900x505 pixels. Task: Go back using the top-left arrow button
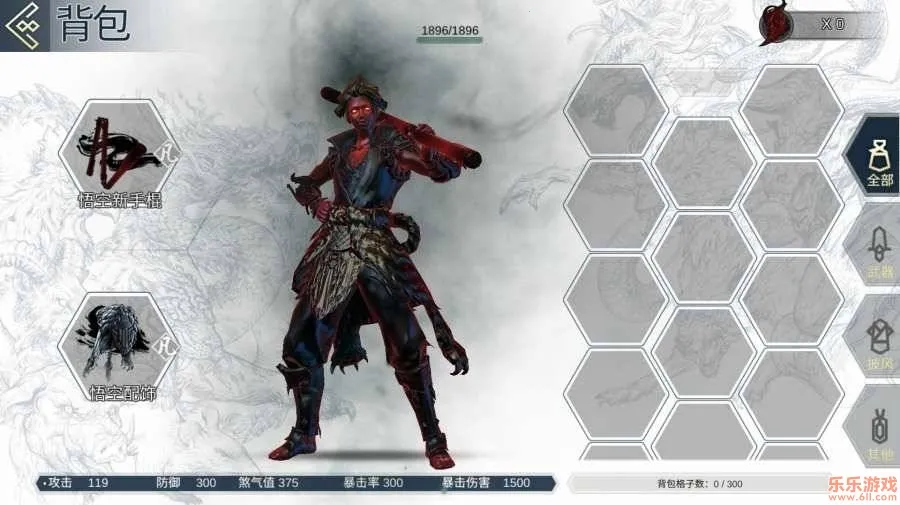[x=24, y=25]
